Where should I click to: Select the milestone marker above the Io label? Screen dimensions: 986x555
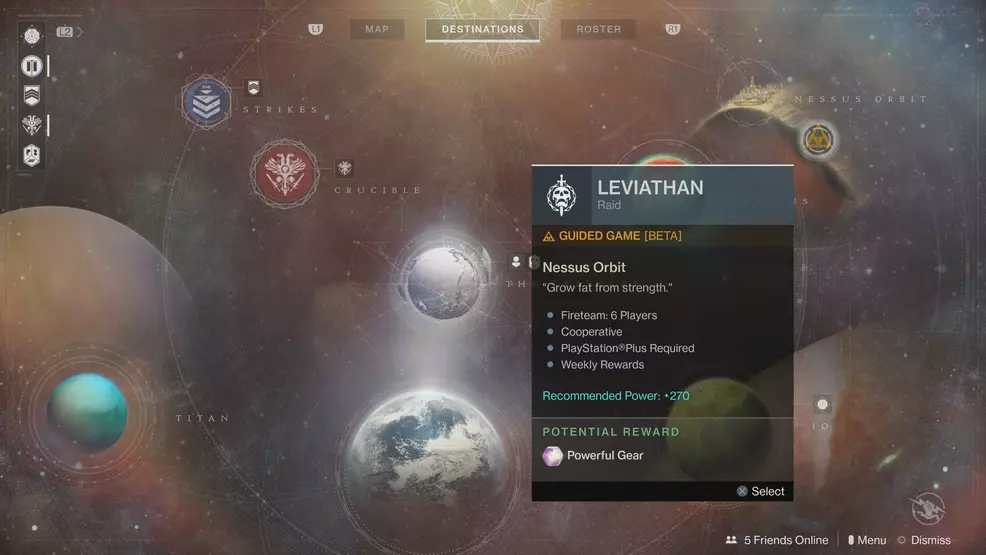(822, 405)
